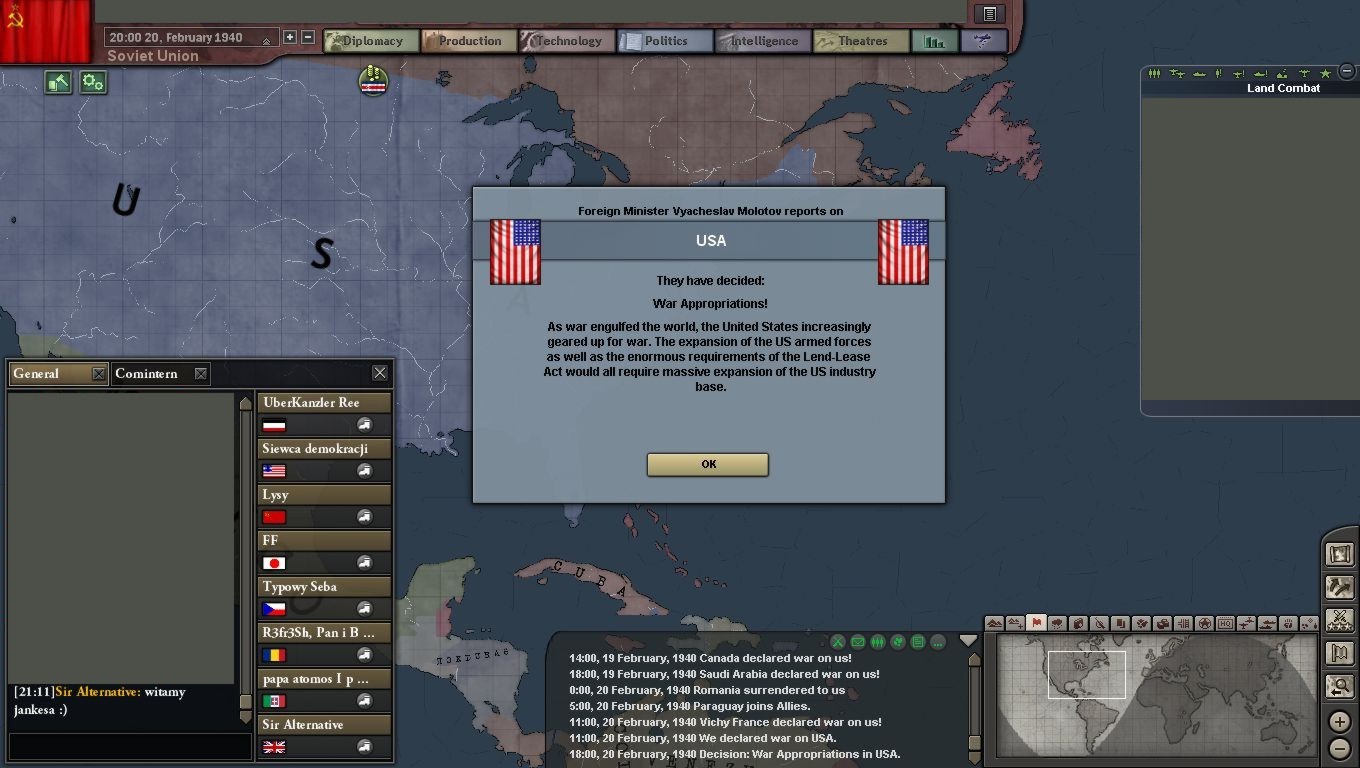Zoom in the map with plus button
Viewport: 1360px width, 768px height.
pos(1340,722)
